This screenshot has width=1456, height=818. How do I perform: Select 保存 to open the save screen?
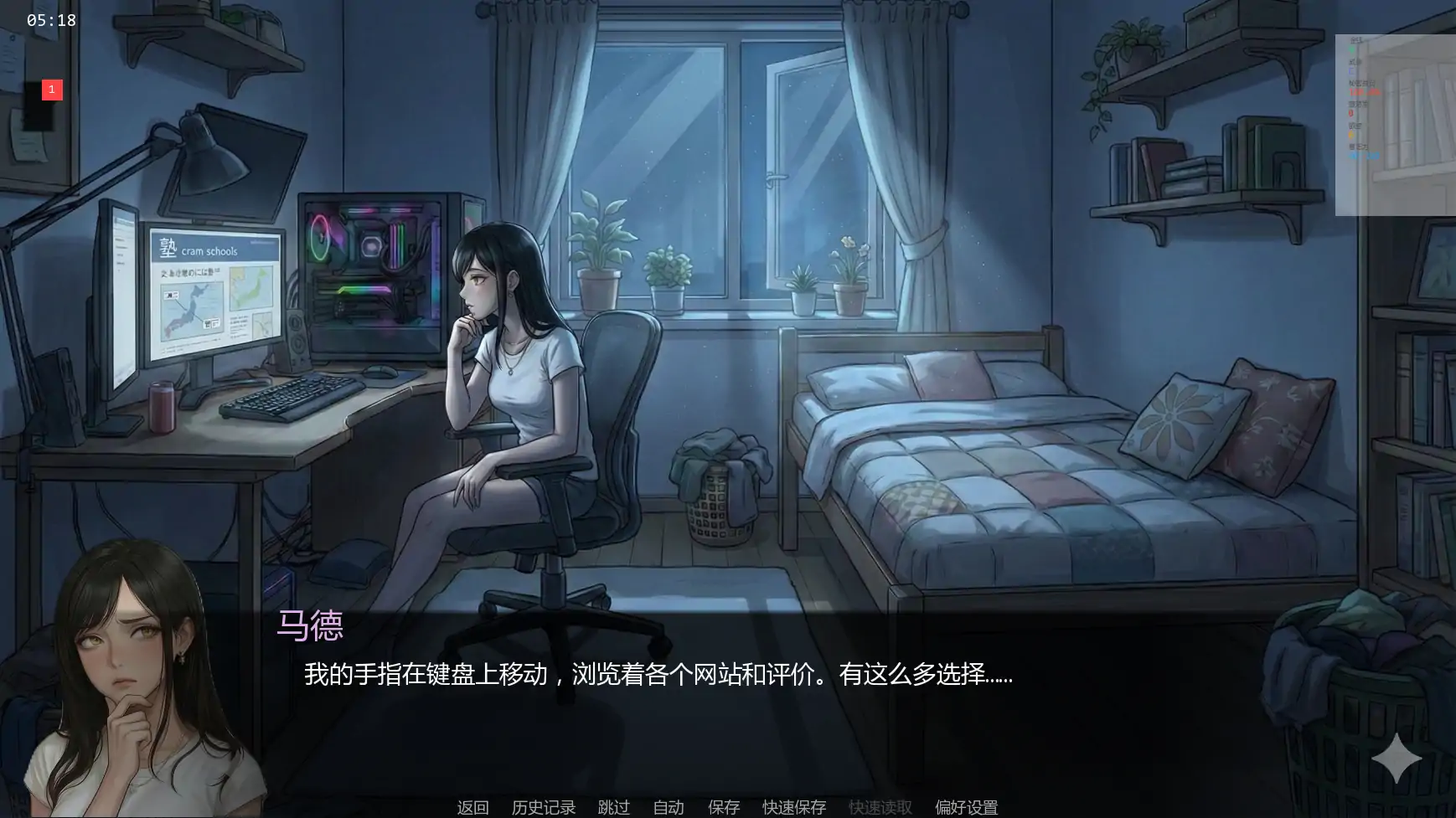click(x=724, y=806)
